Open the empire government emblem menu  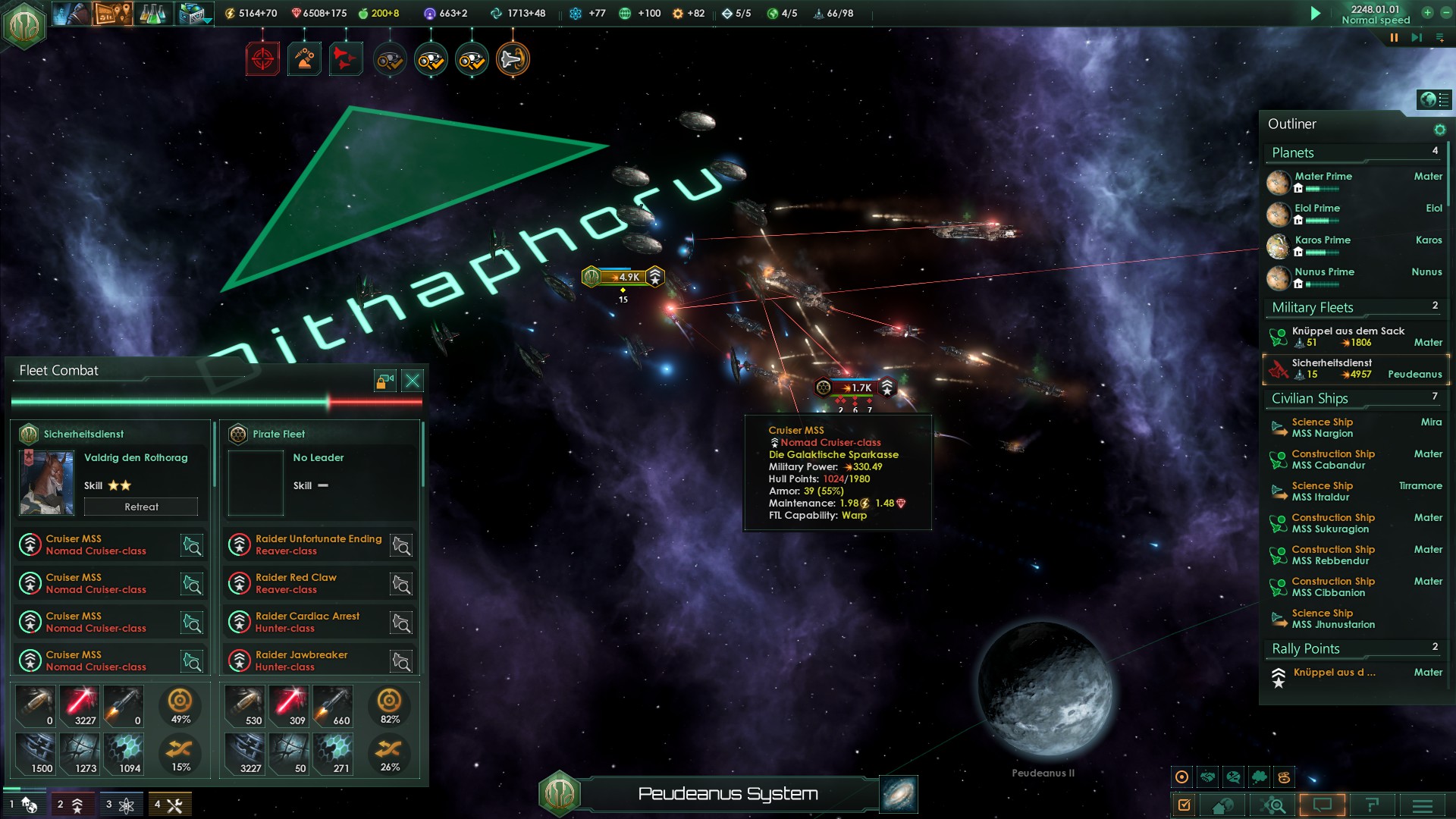pos(24,26)
